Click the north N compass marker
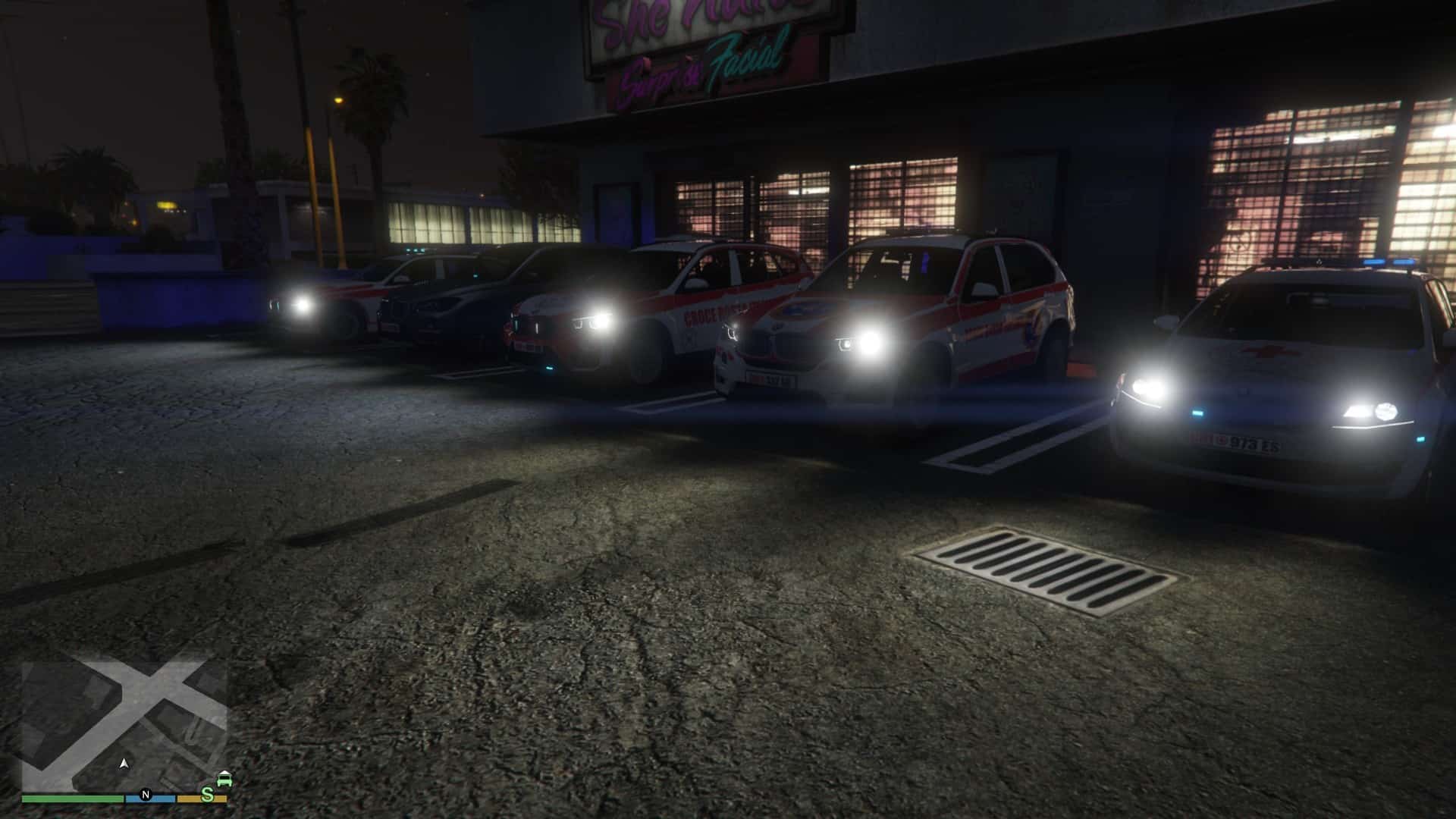Screen dimensions: 1456x819 pyautogui.click(x=146, y=795)
